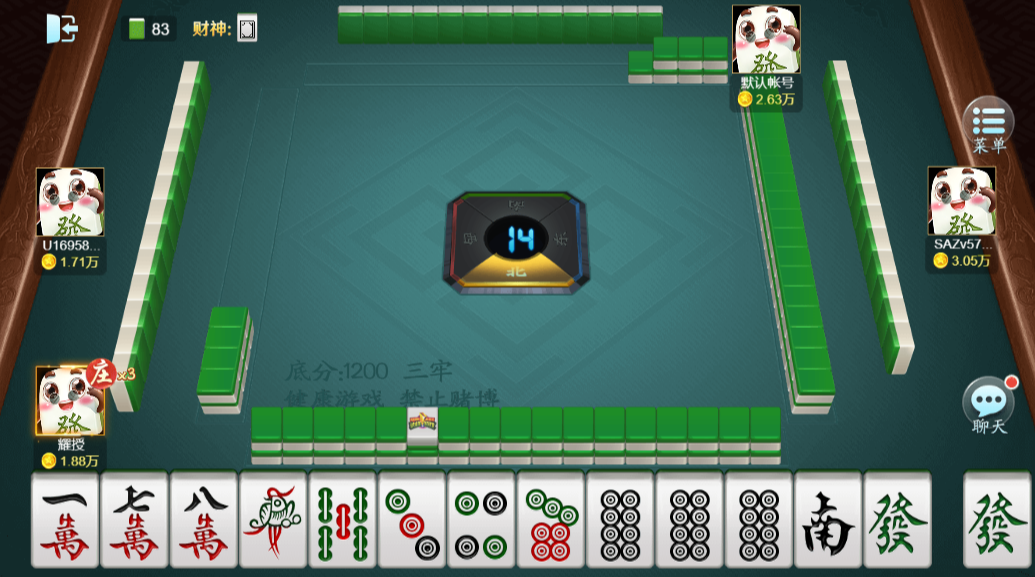Image resolution: width=1035 pixels, height=577 pixels.
Task: Select the 七萬 tile in hand
Action: tap(134, 521)
